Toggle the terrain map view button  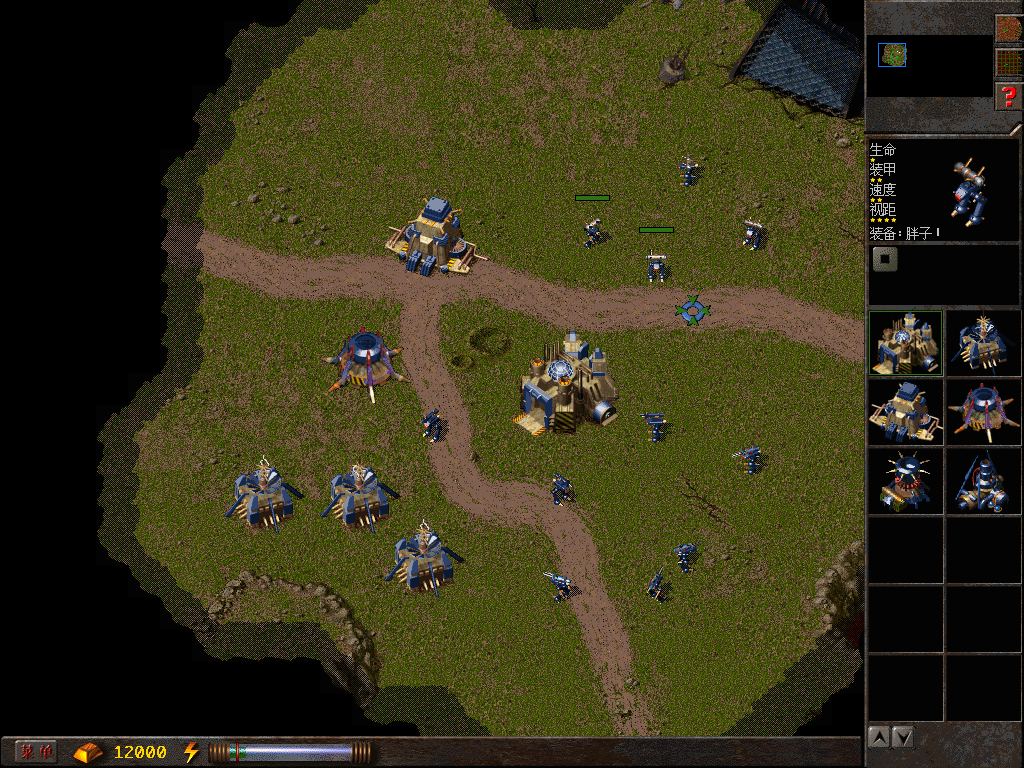[1008, 28]
